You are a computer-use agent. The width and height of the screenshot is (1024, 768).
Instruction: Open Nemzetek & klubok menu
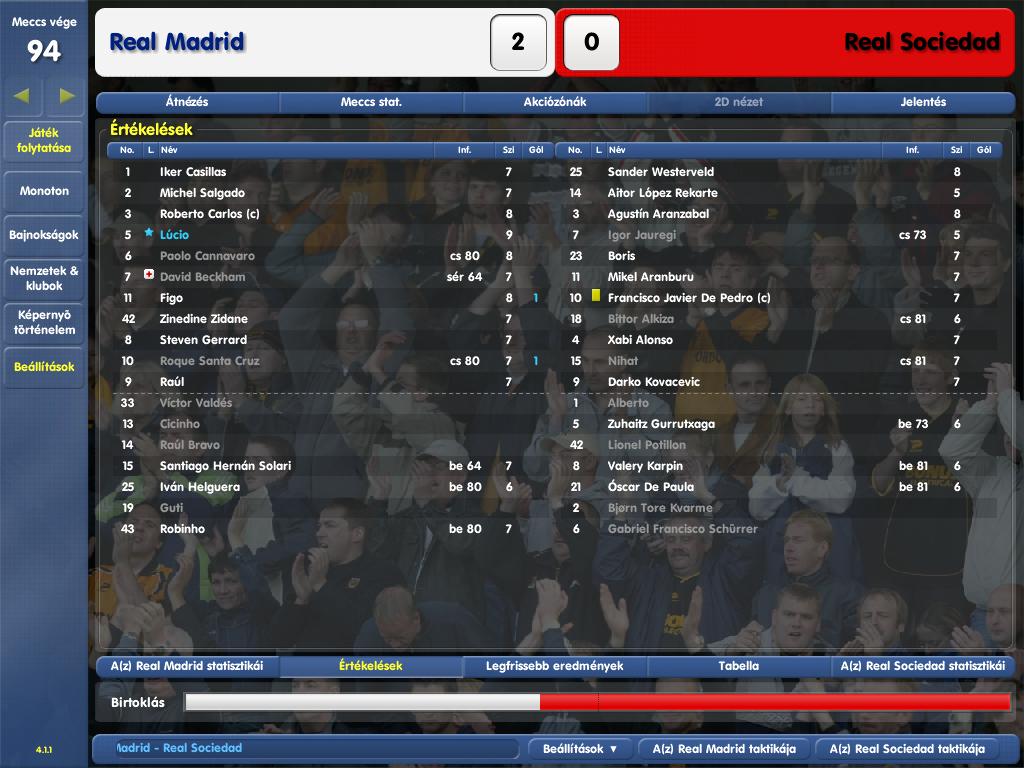point(44,278)
